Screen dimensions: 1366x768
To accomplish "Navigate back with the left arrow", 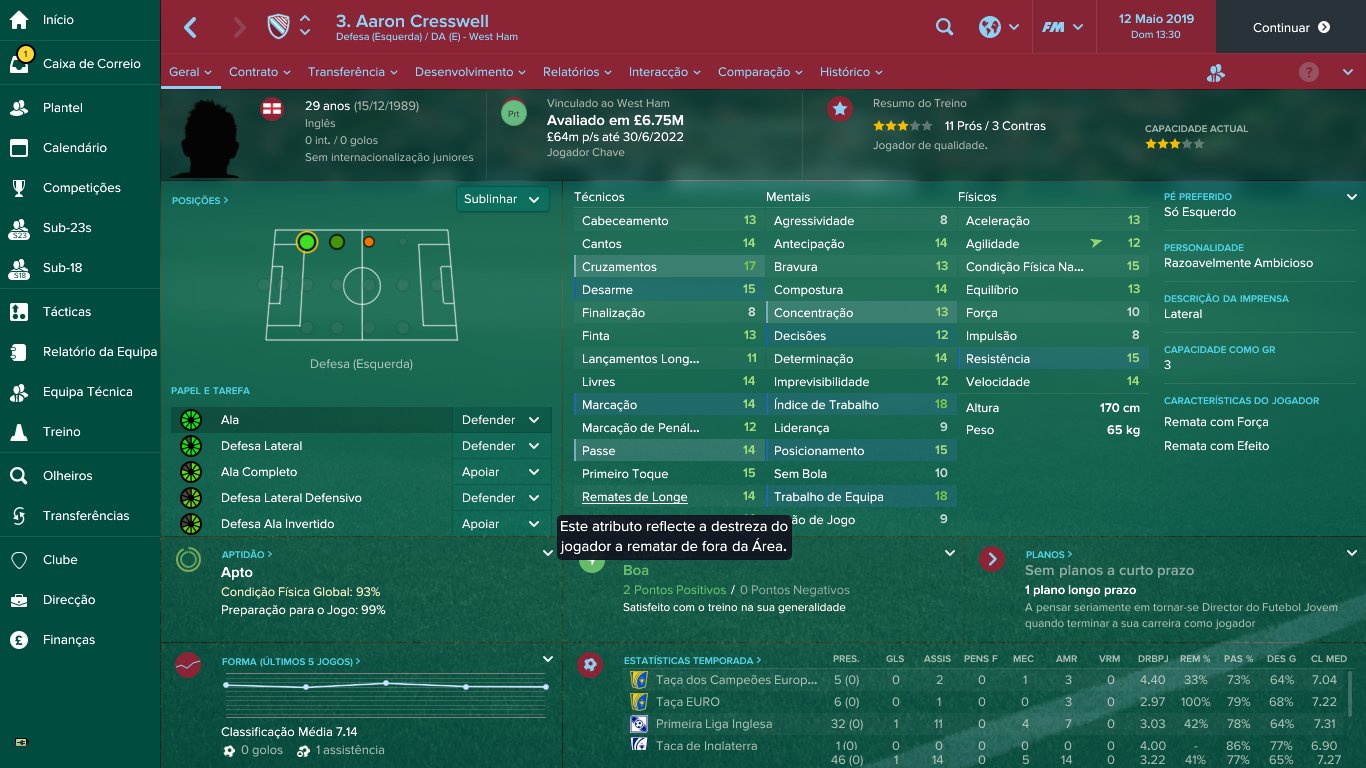I will (x=190, y=28).
